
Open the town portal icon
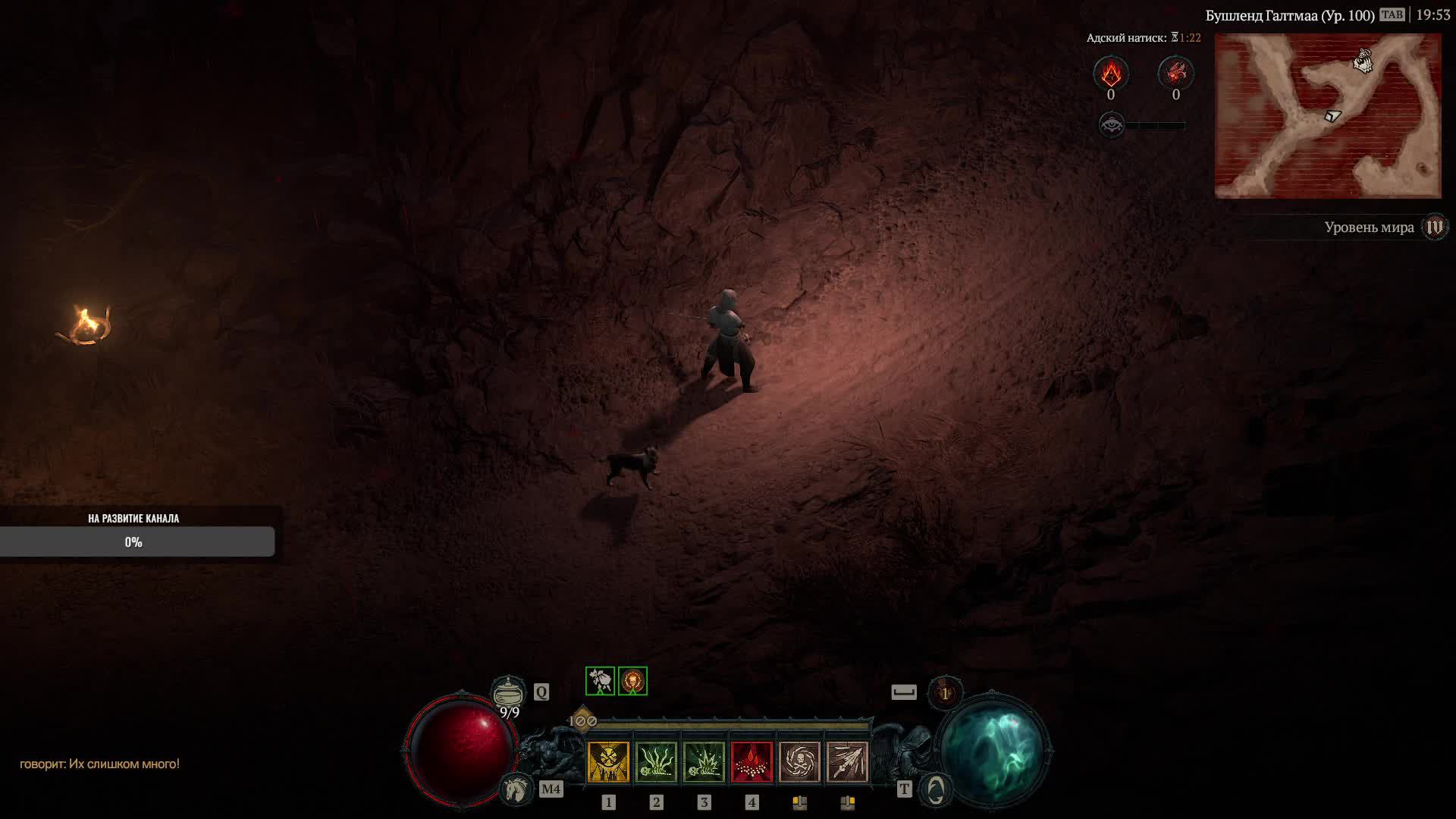coord(935,789)
